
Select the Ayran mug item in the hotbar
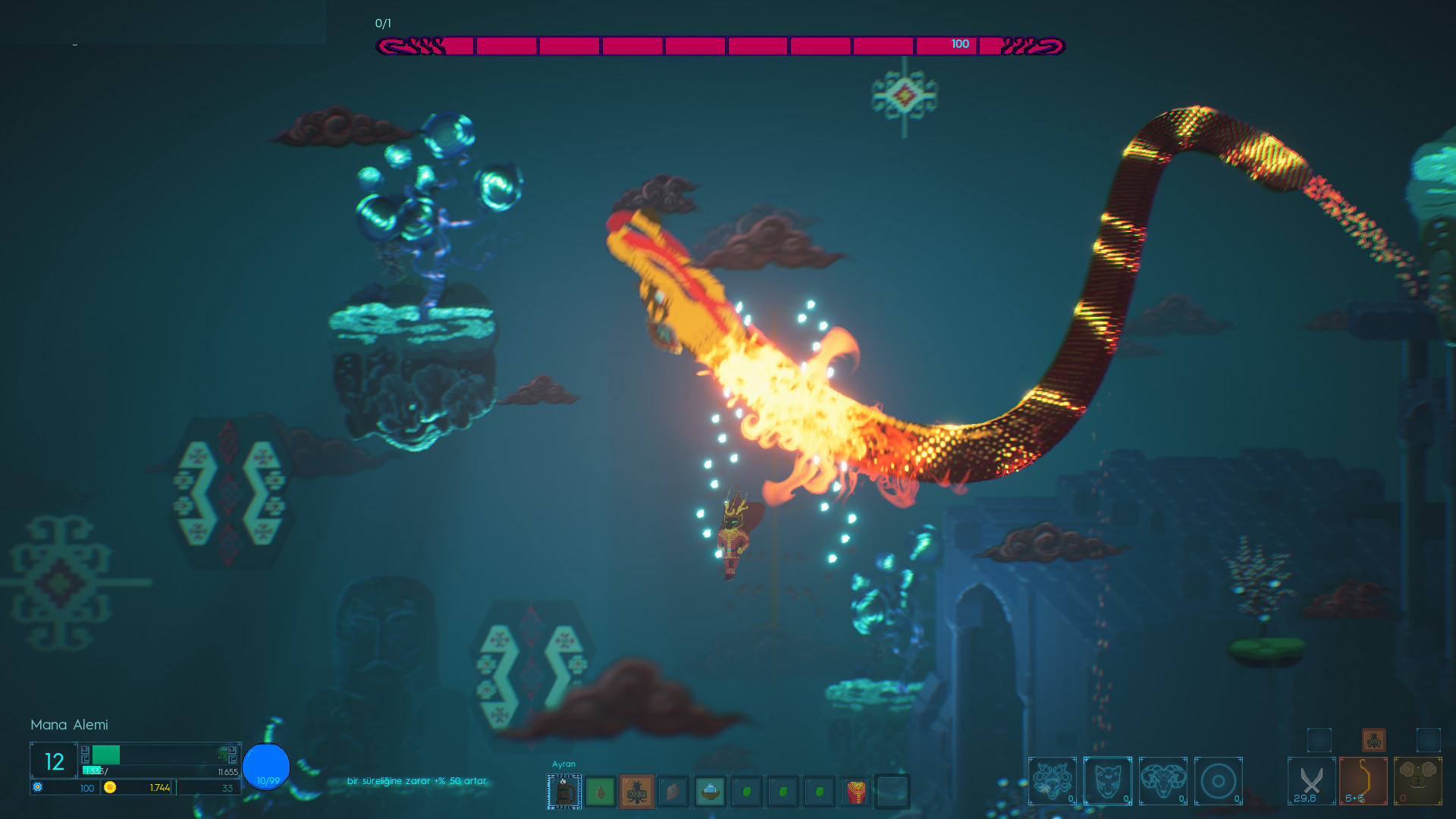(563, 791)
